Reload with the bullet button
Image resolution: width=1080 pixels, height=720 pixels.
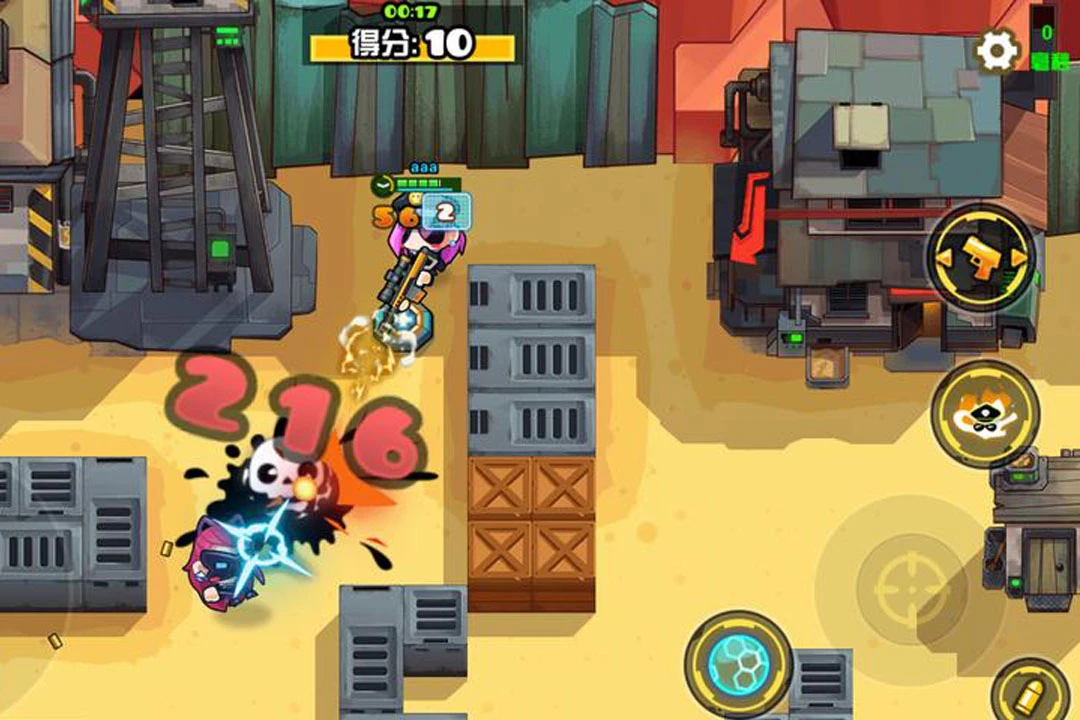click(x=1030, y=695)
